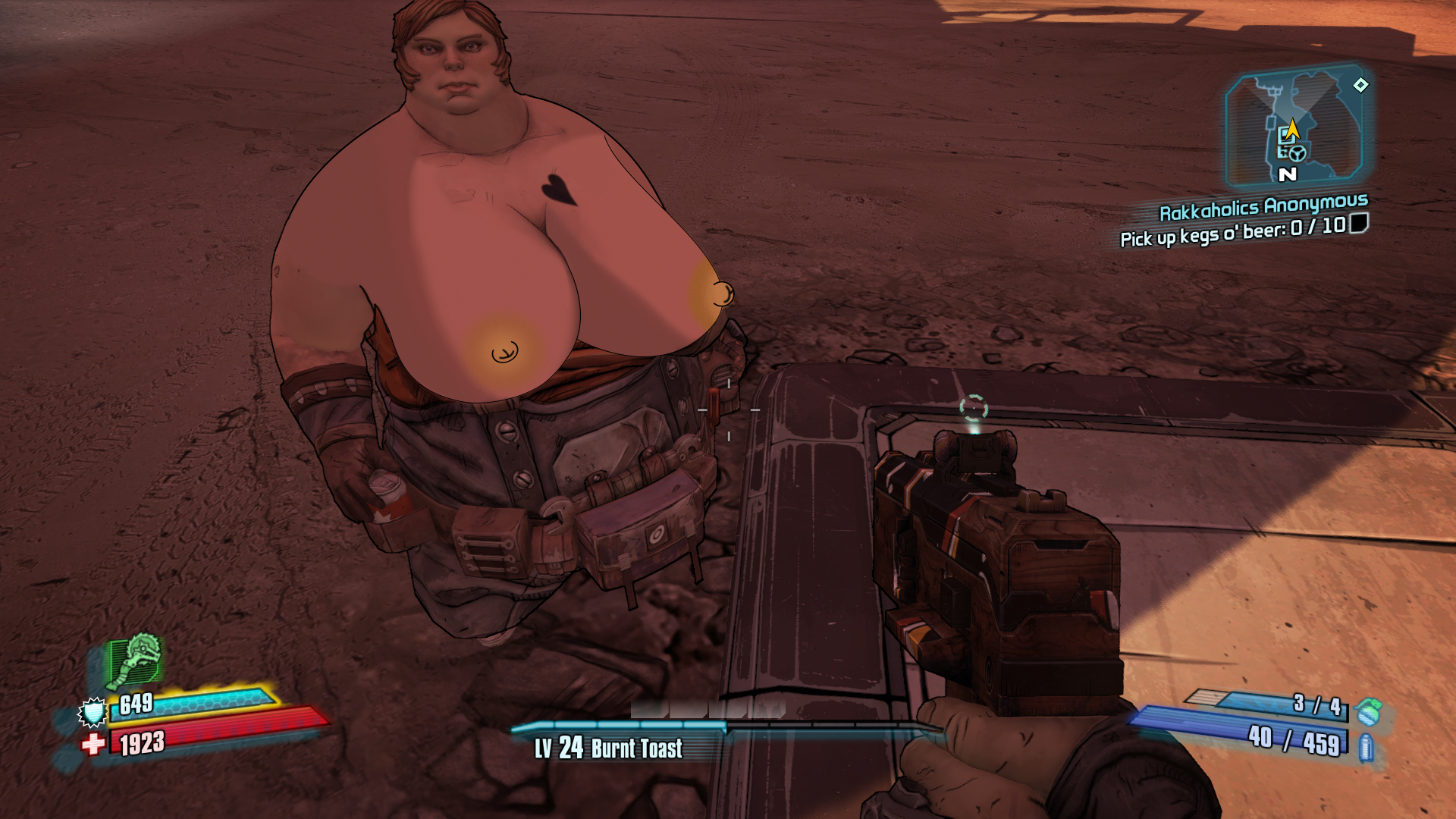
Task: Click the N compass marker under minimap
Action: click(1287, 174)
